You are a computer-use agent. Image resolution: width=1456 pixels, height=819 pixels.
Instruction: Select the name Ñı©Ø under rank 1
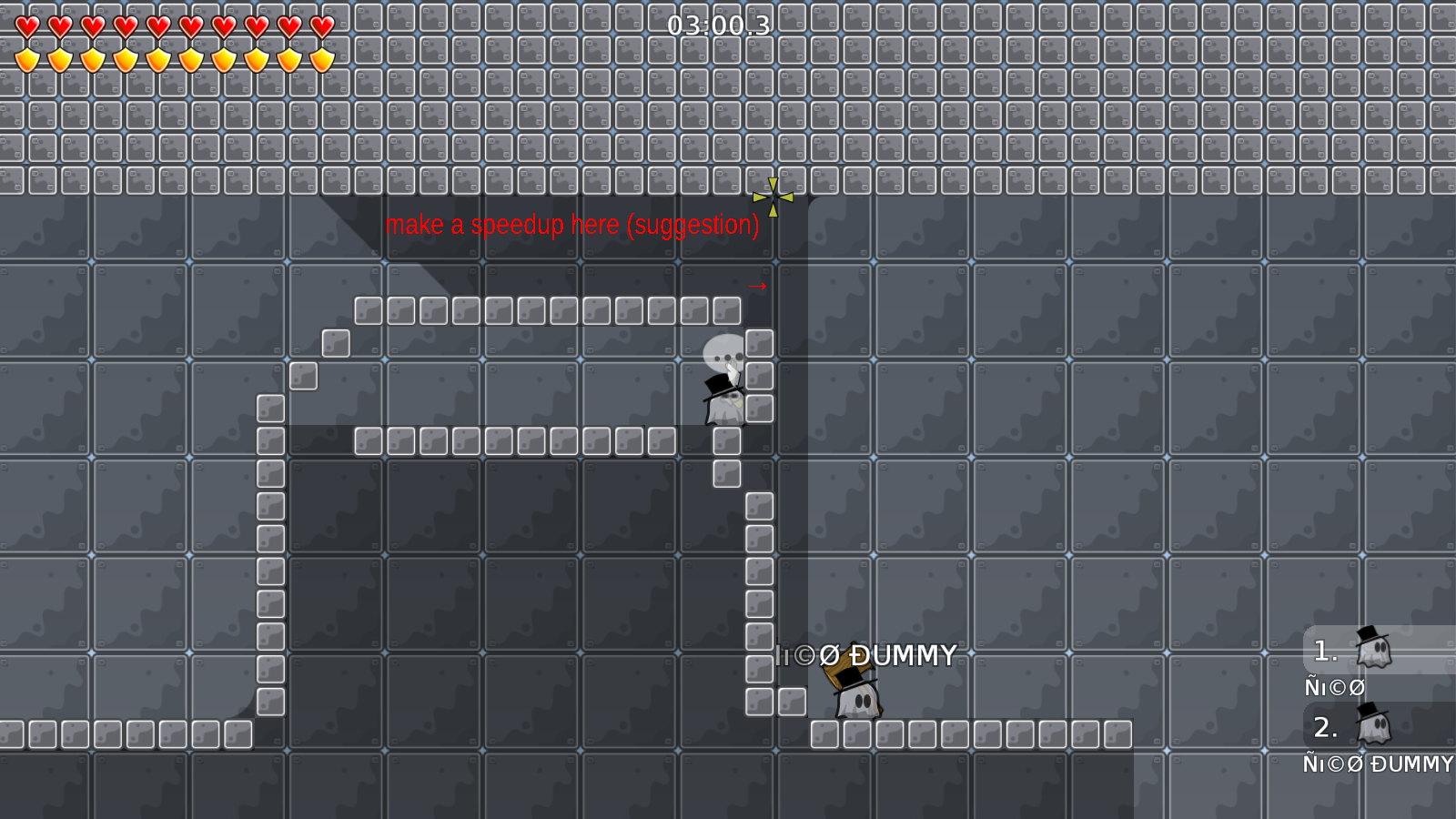point(1334,688)
